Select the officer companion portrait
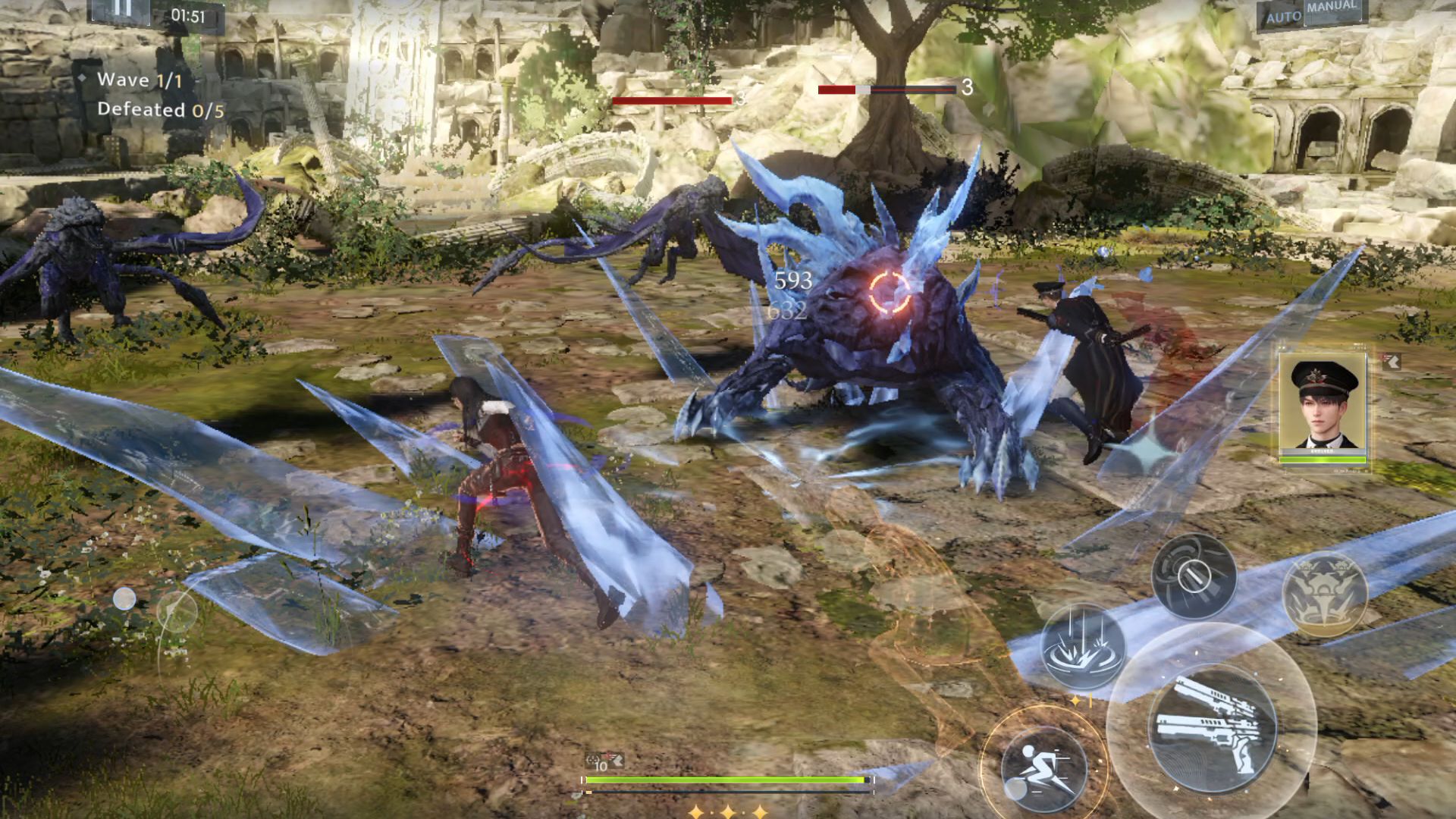 tap(1323, 409)
